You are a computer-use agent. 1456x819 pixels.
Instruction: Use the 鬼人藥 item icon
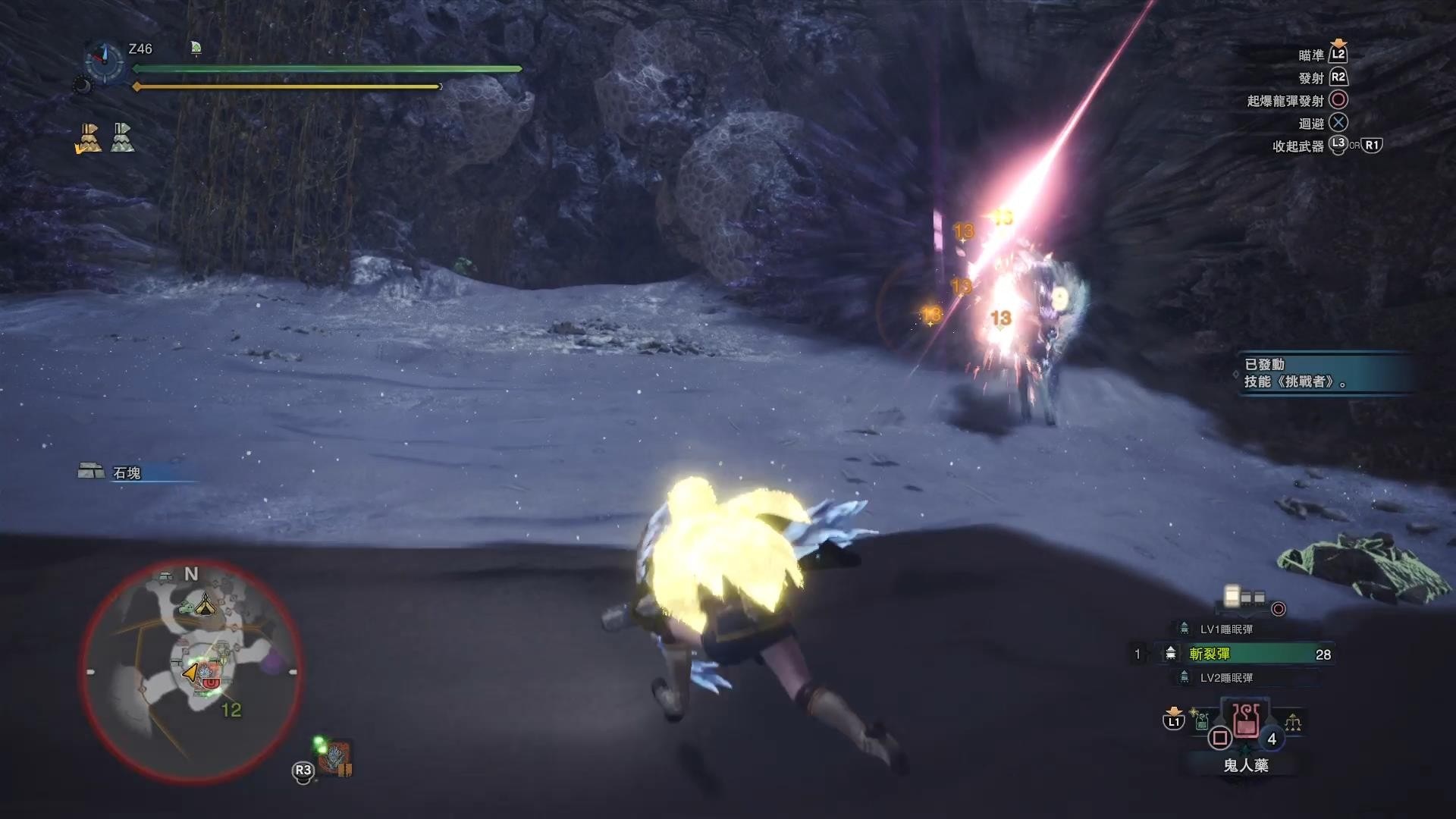(x=1246, y=721)
